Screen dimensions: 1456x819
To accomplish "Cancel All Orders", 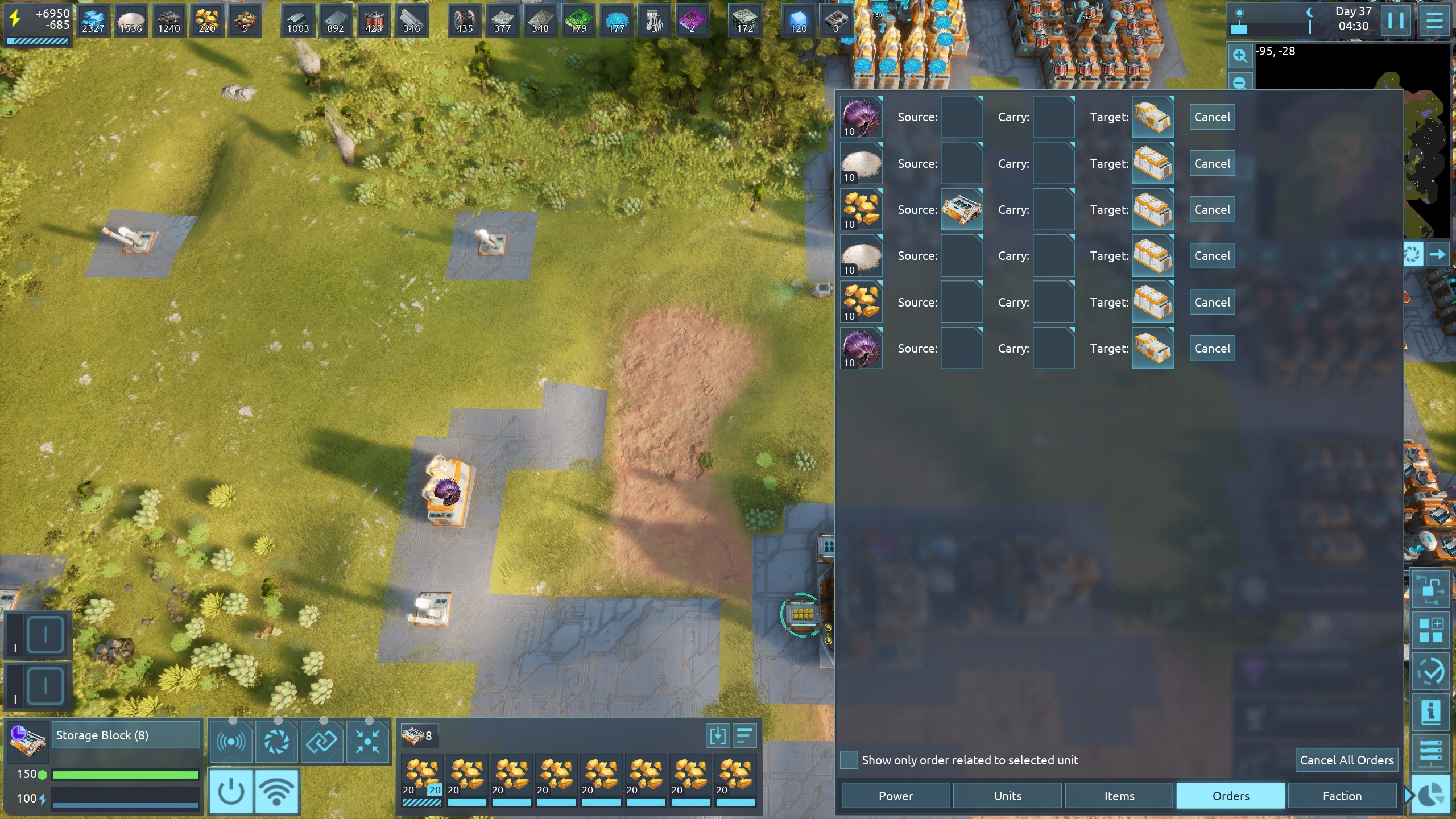I will pos(1346,760).
